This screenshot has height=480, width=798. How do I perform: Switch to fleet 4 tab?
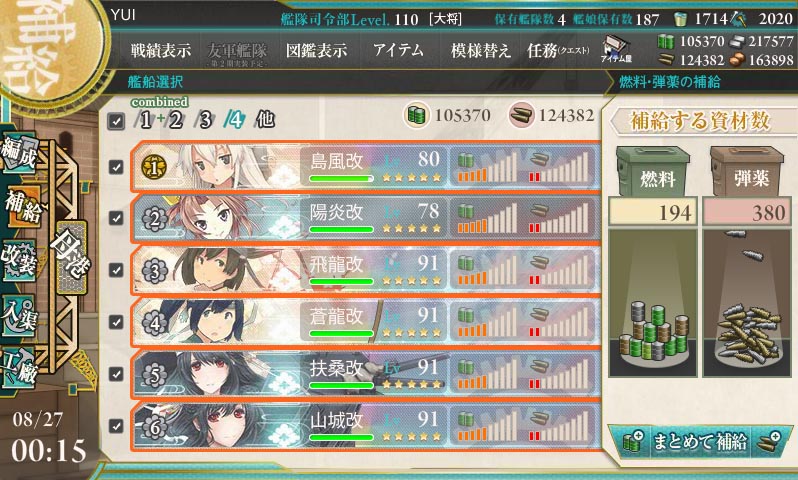[232, 120]
